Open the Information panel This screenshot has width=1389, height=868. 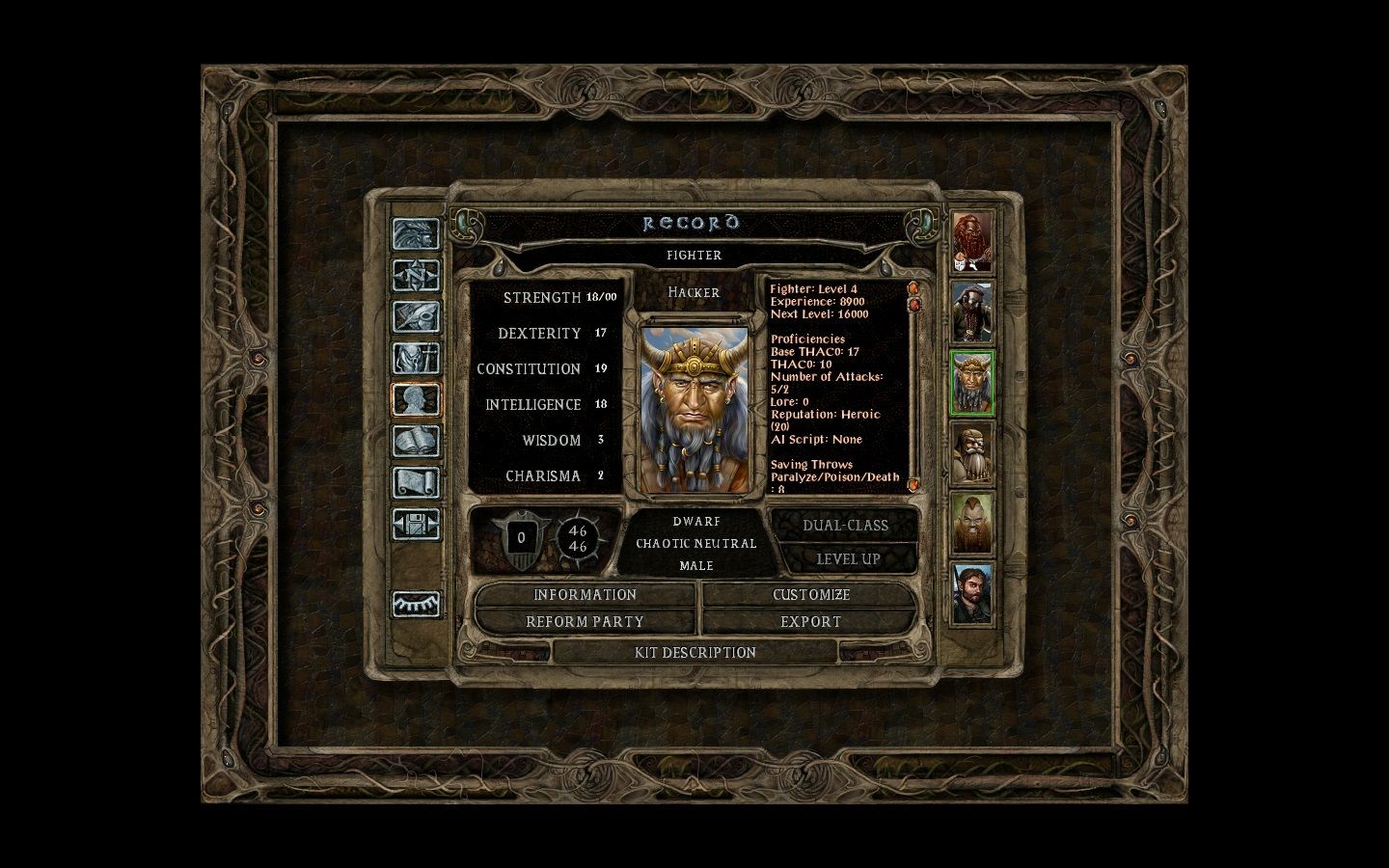click(x=585, y=595)
